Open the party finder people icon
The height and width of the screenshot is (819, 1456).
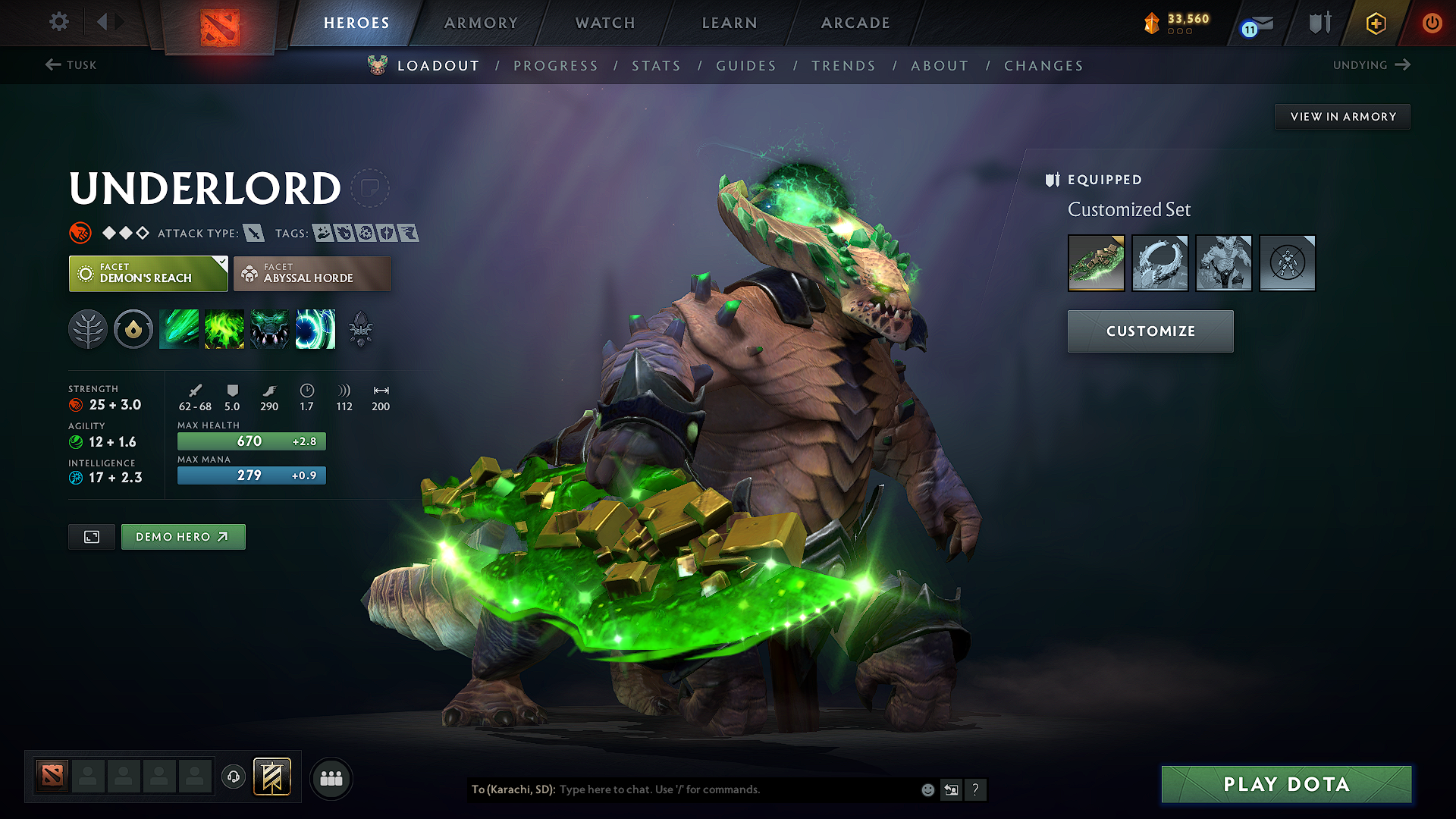click(331, 777)
